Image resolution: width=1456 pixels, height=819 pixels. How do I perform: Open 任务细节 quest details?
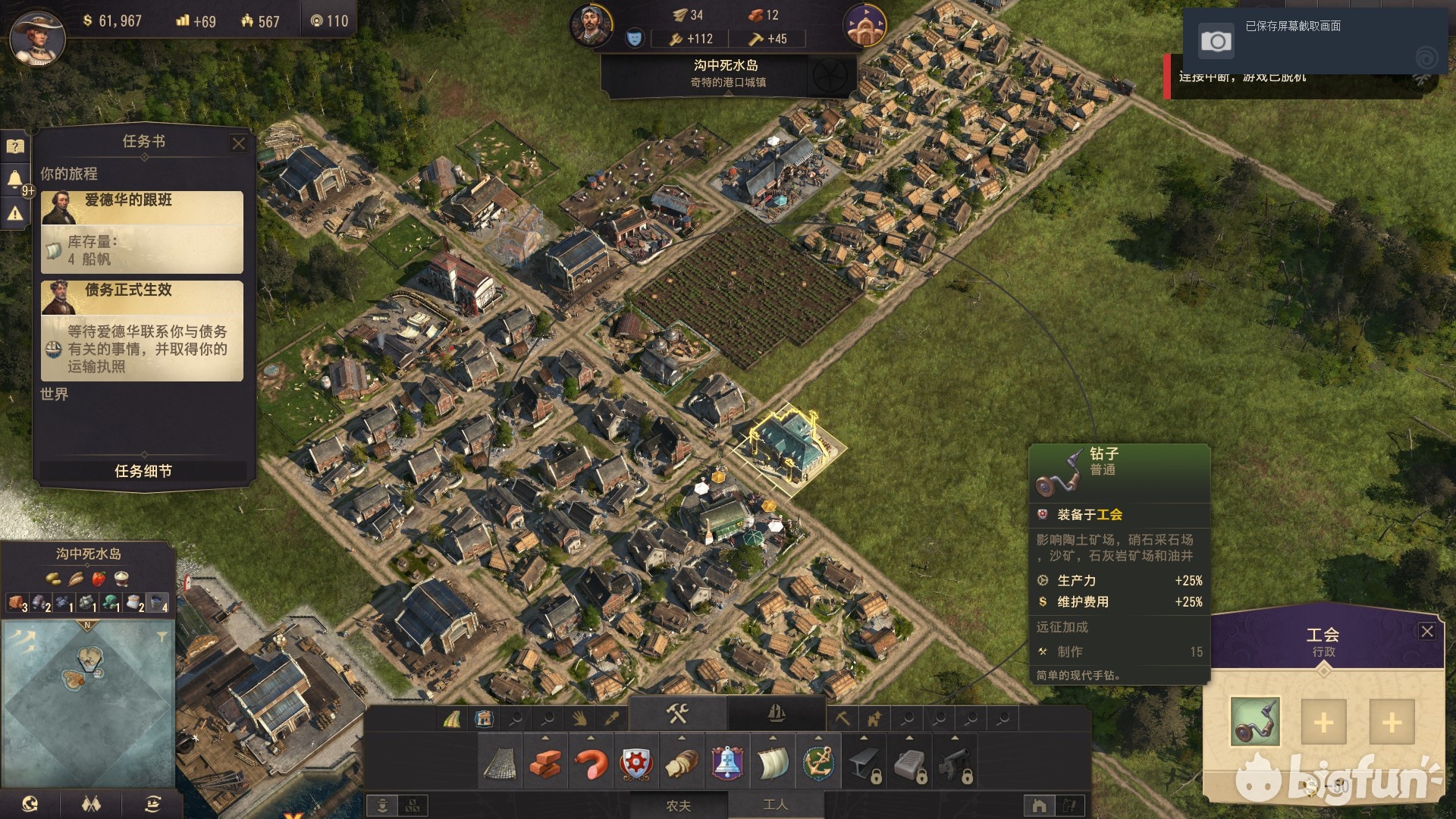[x=143, y=471]
